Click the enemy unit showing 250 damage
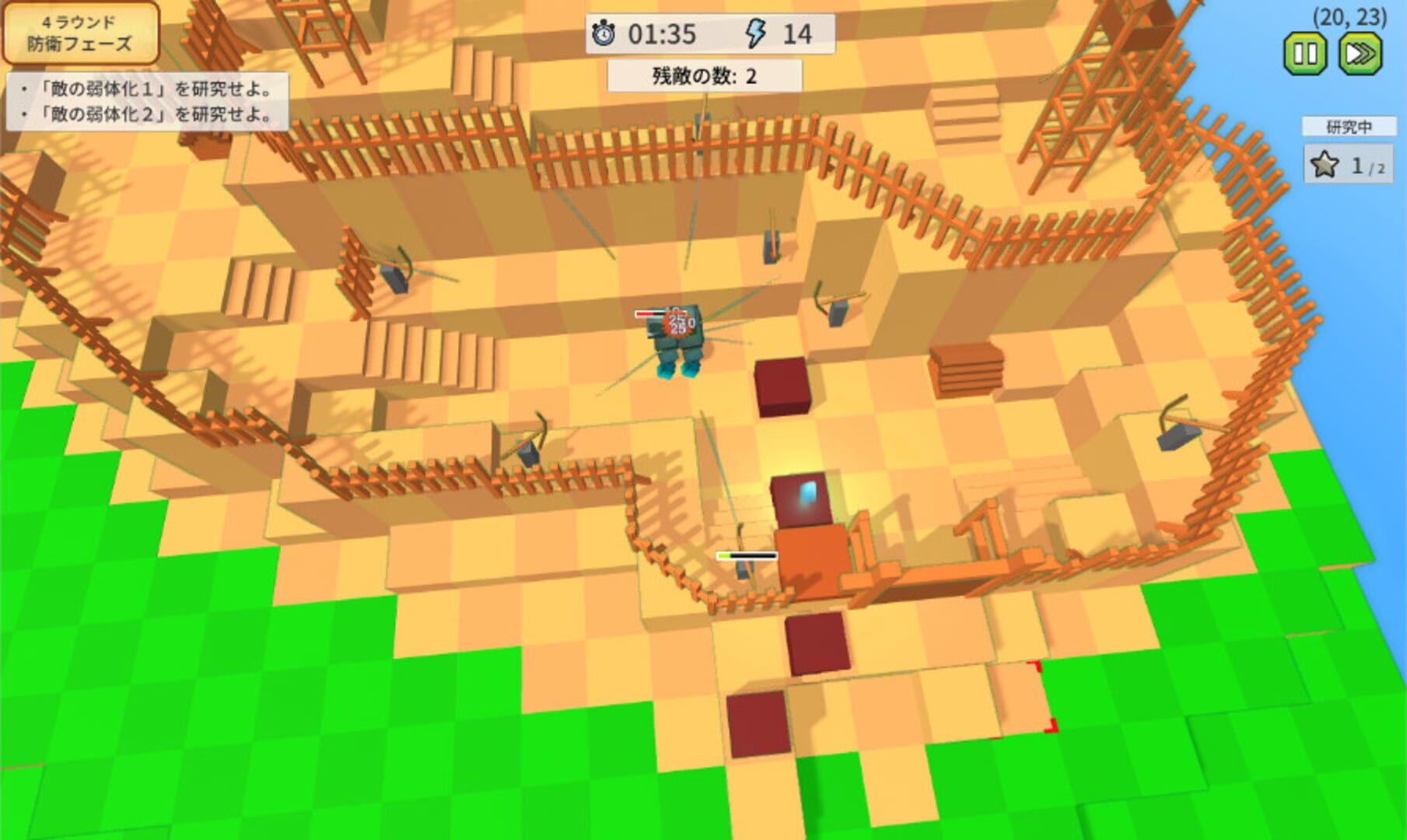Screen dimensions: 1407x840 [x=676, y=338]
